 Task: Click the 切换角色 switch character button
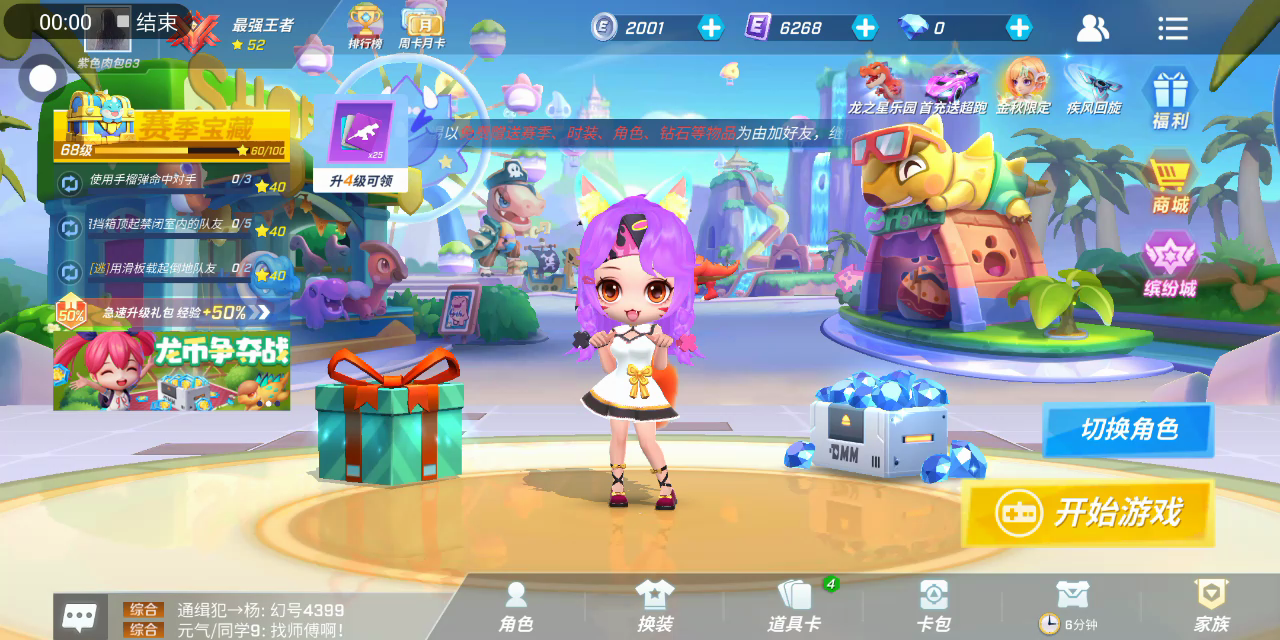tap(1128, 430)
